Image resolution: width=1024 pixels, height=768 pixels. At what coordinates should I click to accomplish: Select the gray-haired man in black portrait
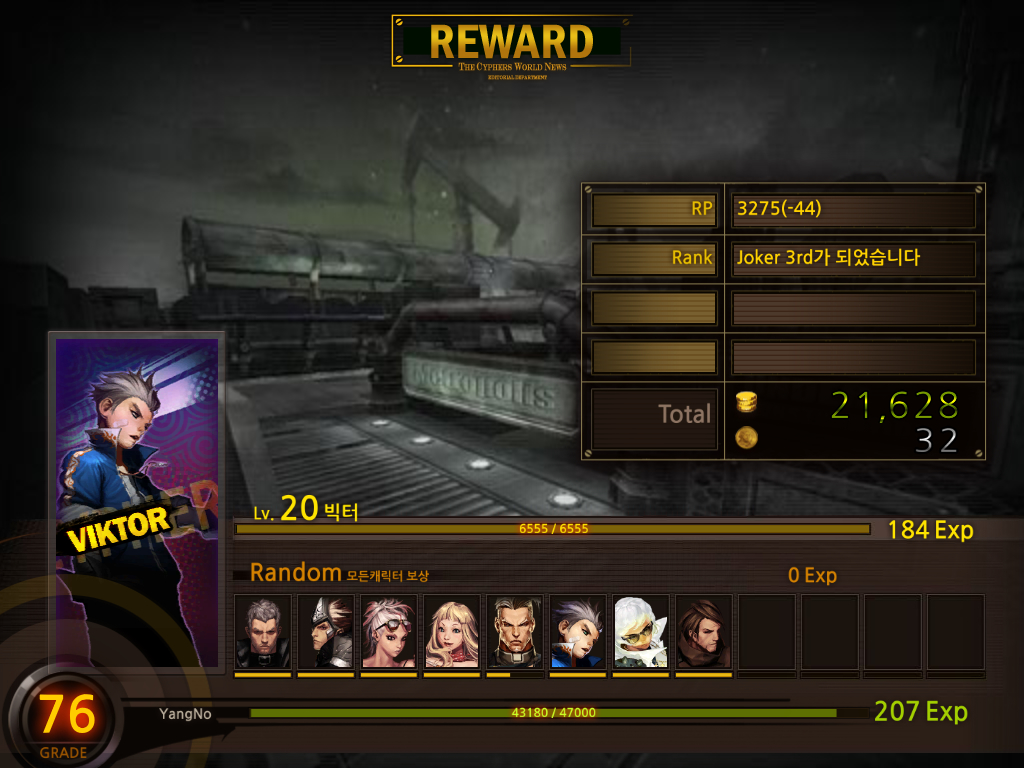[263, 632]
